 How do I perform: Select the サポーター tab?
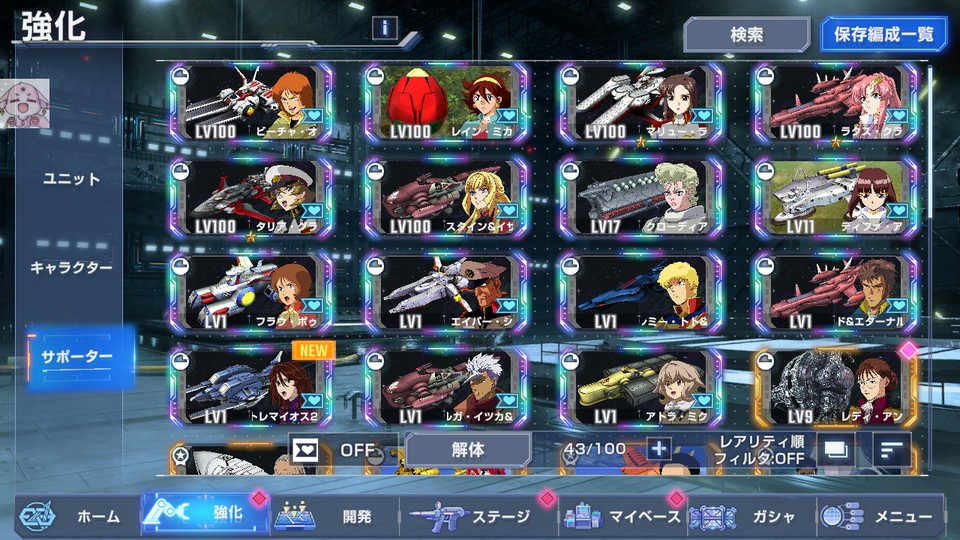tap(78, 357)
